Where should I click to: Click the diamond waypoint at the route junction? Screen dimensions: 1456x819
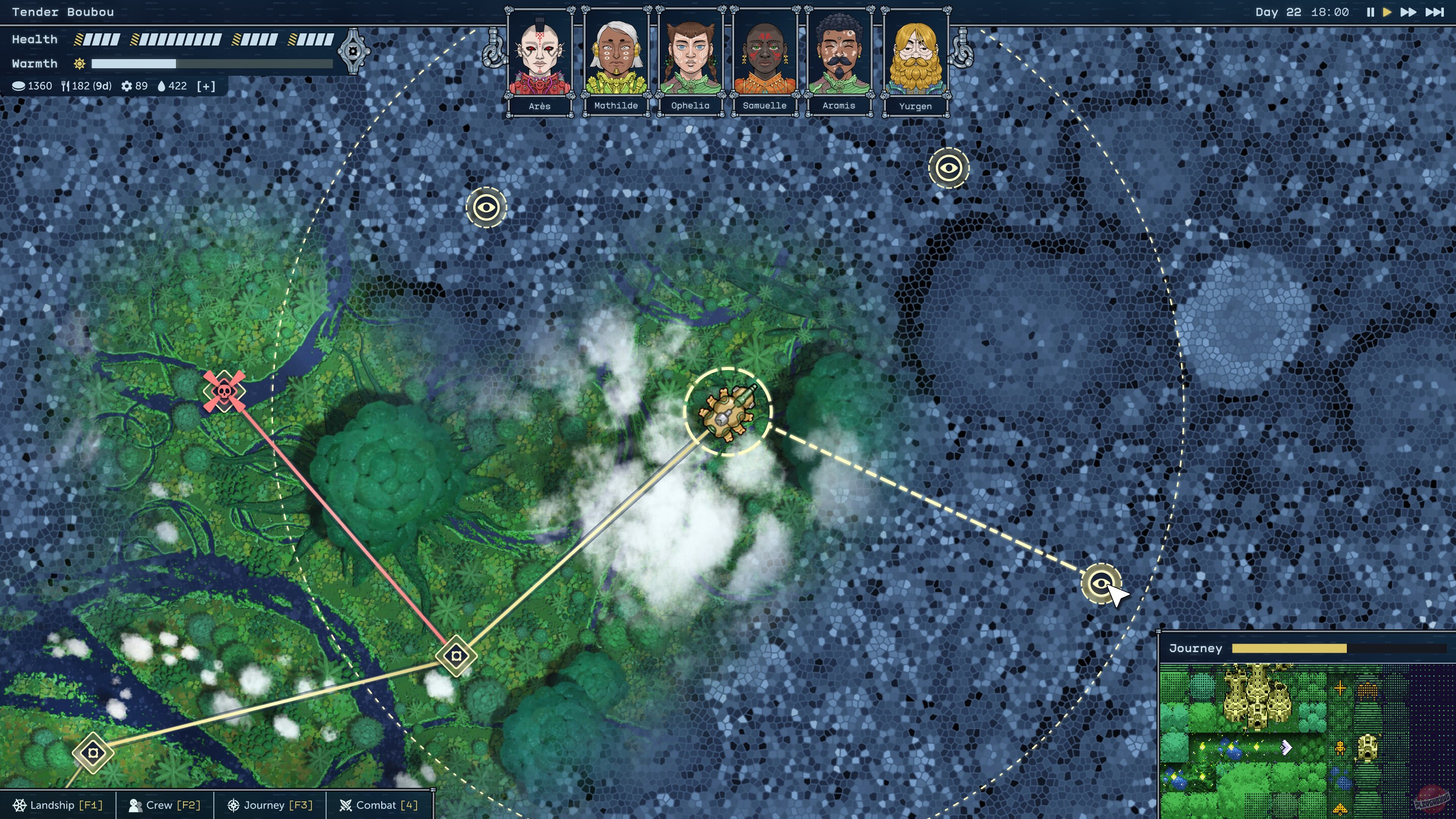(456, 655)
